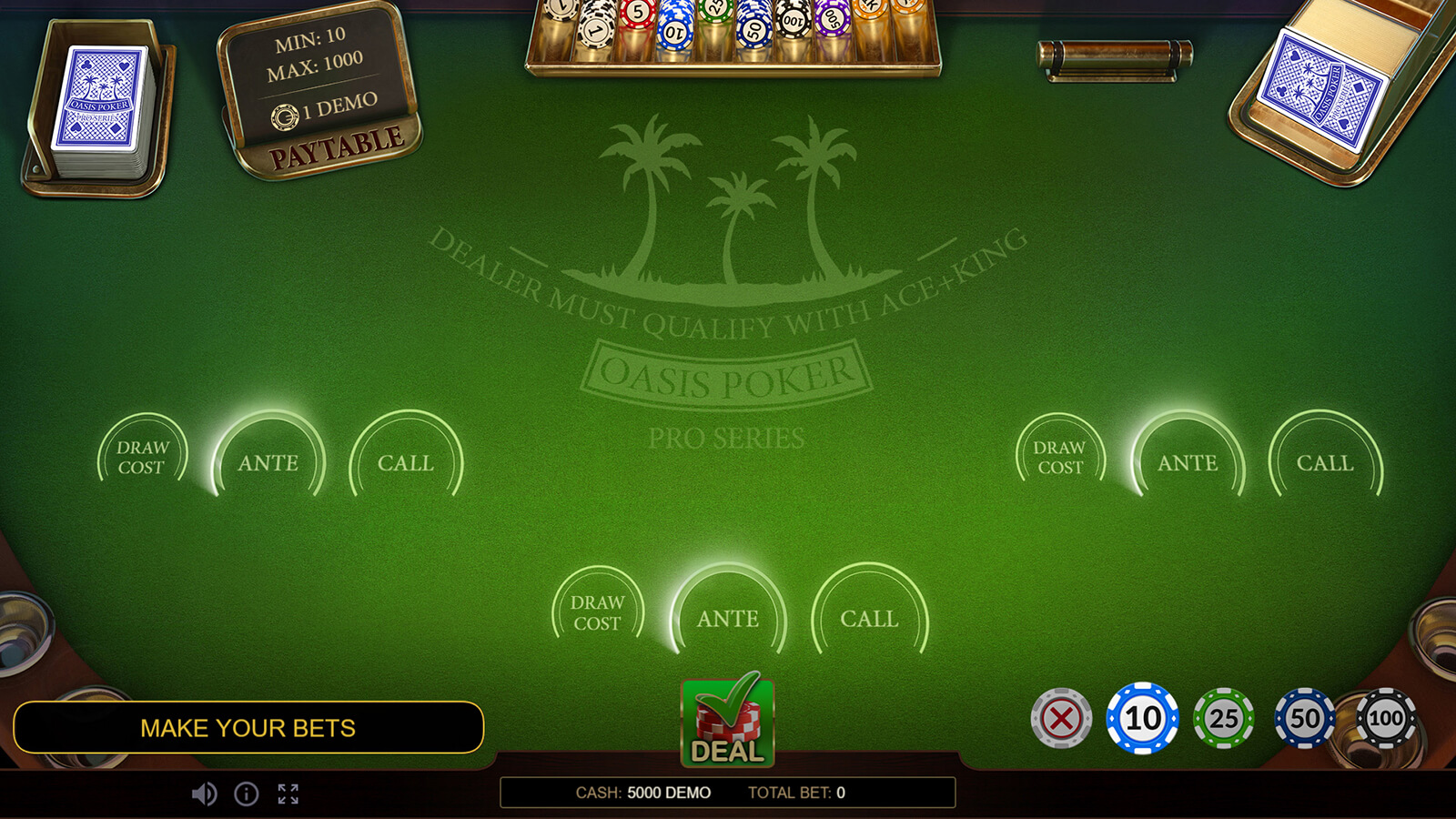Switch to fullscreen mode
Screen dimensions: 1456x819
[288, 794]
